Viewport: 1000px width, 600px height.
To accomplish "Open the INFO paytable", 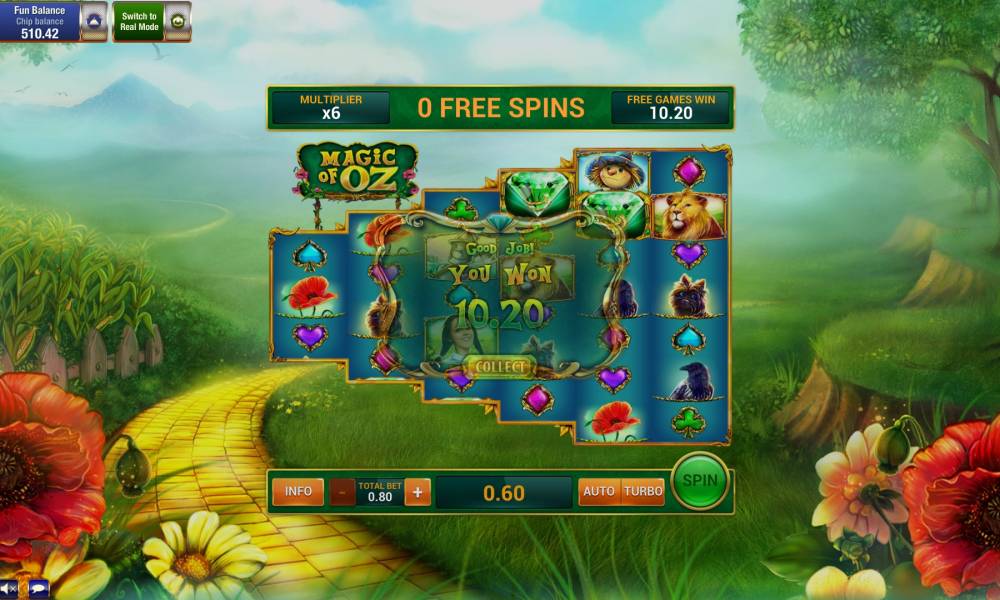I will (298, 491).
